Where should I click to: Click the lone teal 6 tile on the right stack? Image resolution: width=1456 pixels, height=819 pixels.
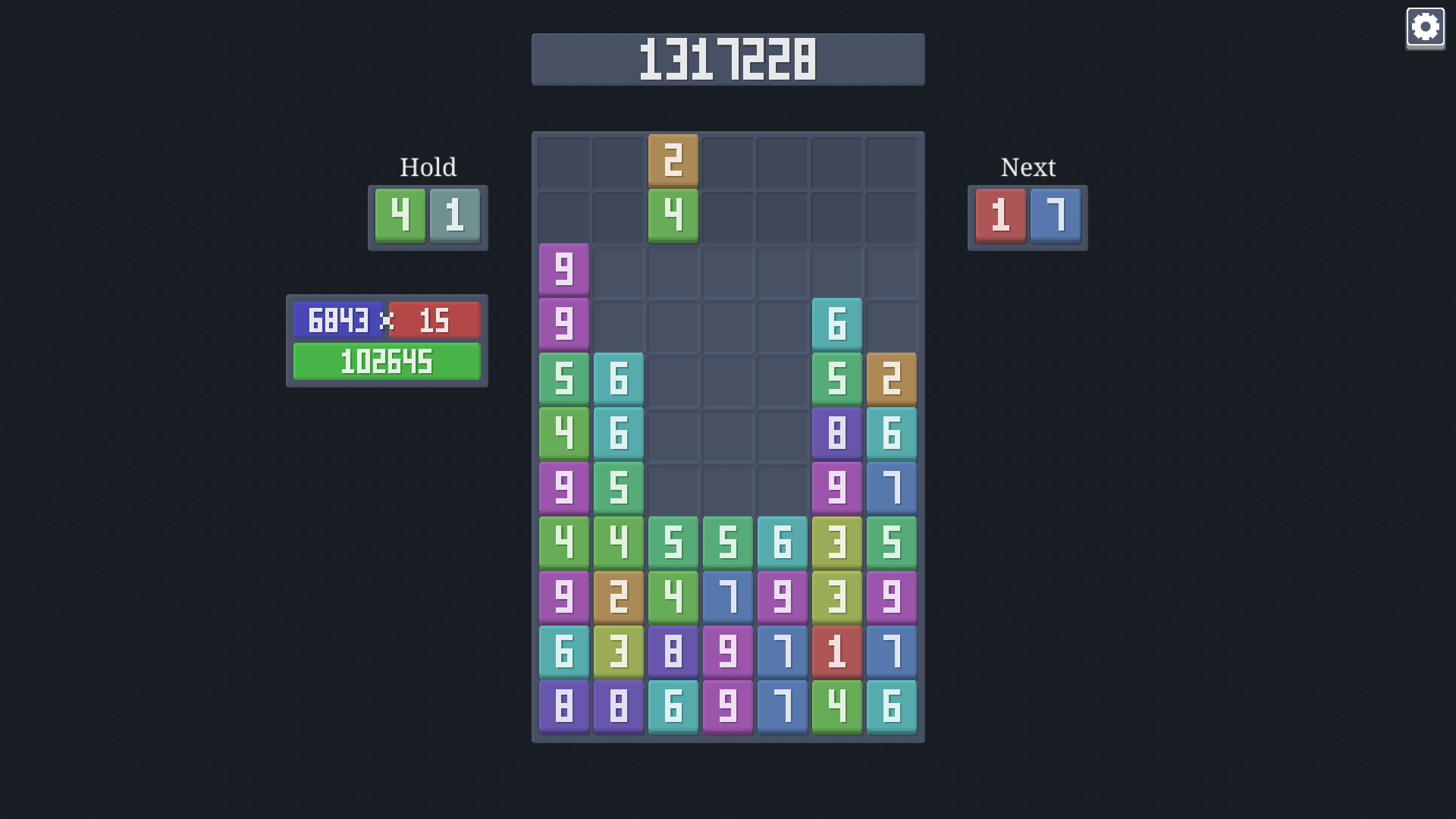[x=836, y=324]
